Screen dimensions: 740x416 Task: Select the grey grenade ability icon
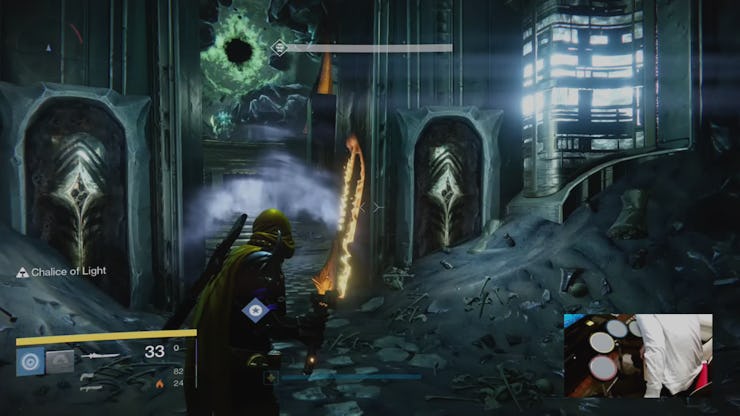pos(60,361)
